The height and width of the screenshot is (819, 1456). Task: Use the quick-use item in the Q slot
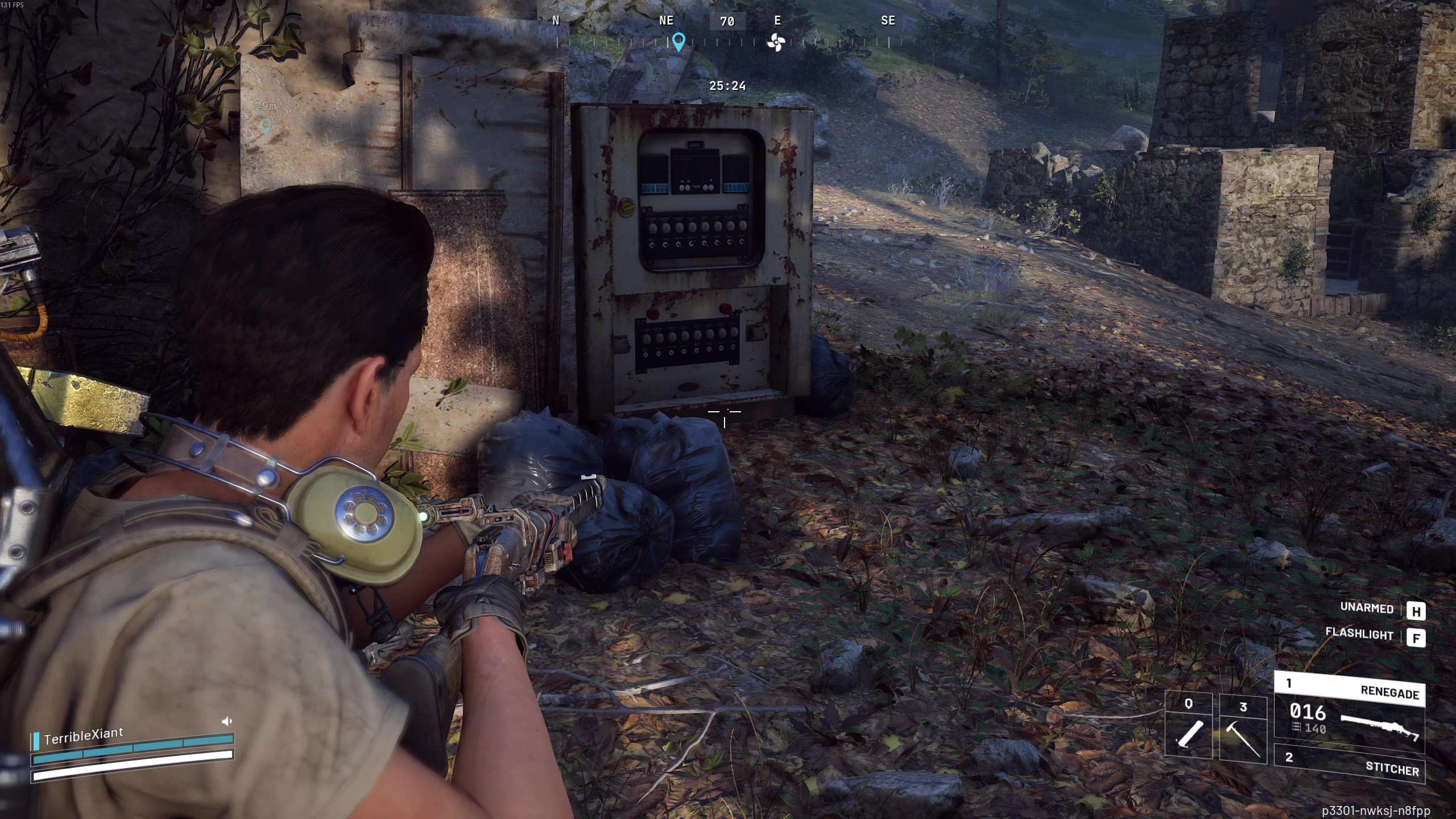coord(1188,727)
